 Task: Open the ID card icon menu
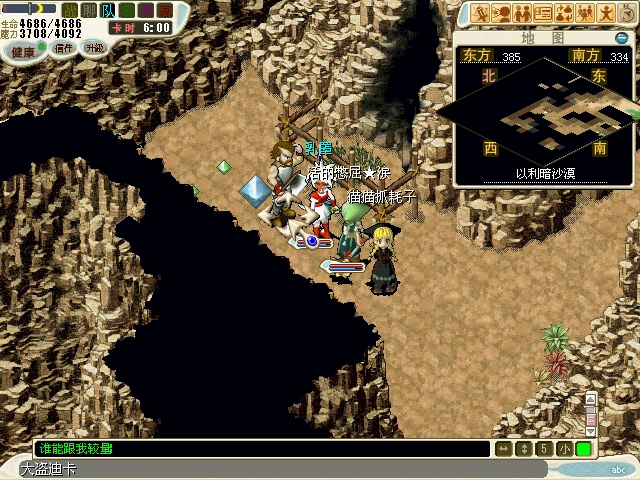tap(545, 13)
